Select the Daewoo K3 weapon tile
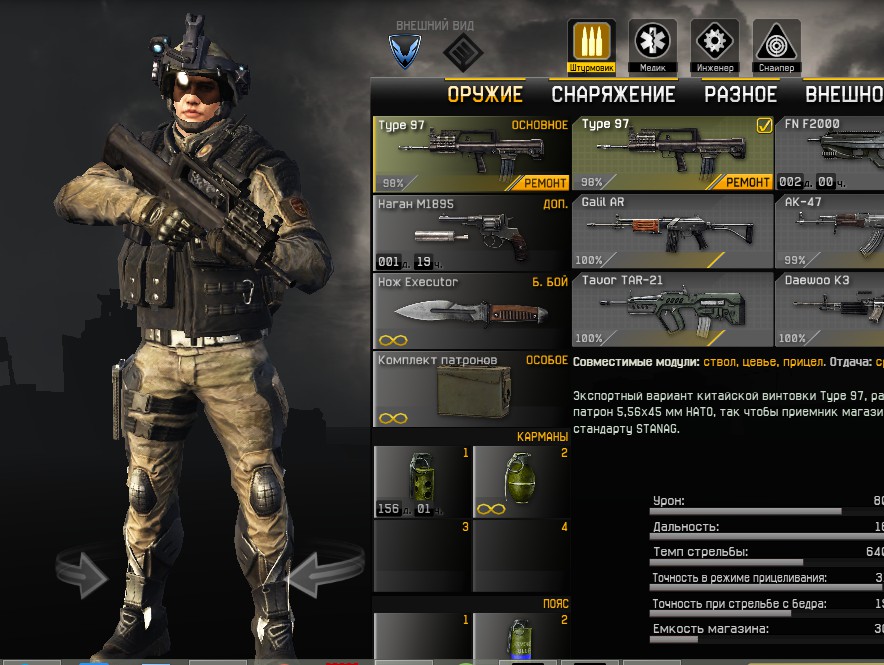Image resolution: width=884 pixels, height=665 pixels. pyautogui.click(x=830, y=309)
